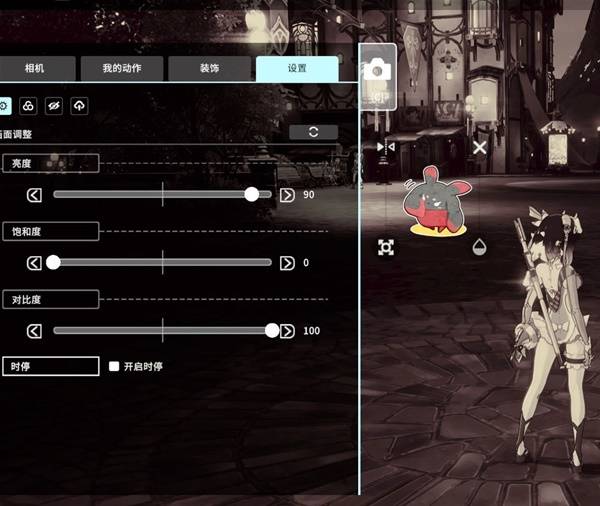Image resolution: width=600 pixels, height=506 pixels.
Task: Open the cloud upload icon
Action: pyautogui.click(x=79, y=105)
